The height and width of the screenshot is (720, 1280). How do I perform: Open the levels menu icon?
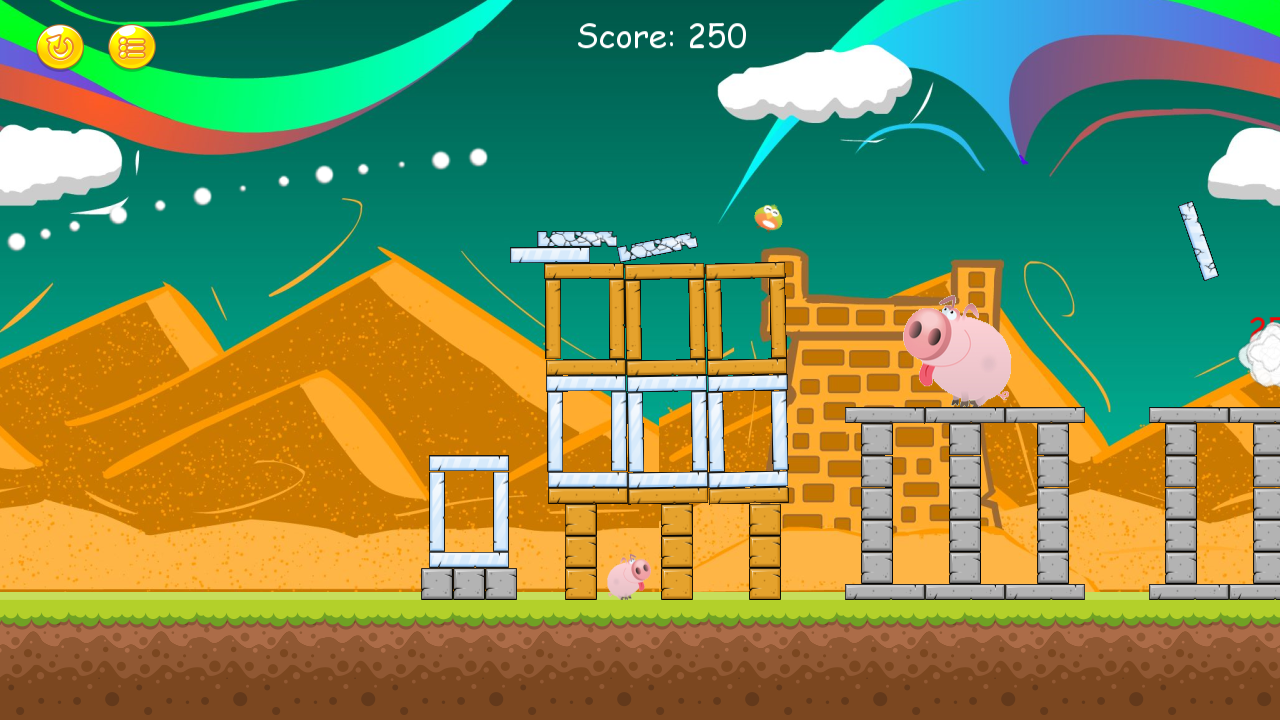tap(133, 45)
